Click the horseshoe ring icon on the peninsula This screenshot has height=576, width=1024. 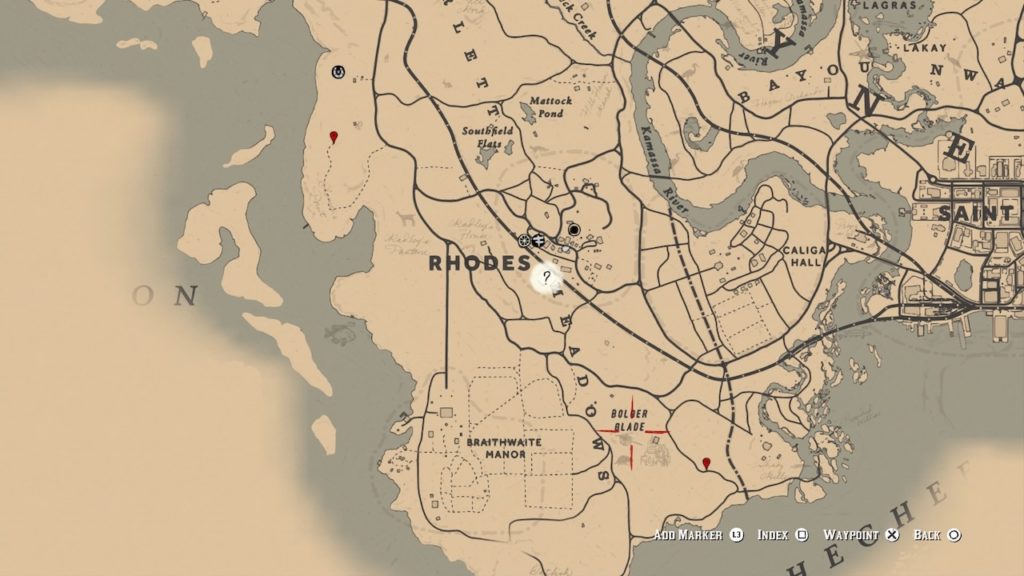[x=338, y=72]
